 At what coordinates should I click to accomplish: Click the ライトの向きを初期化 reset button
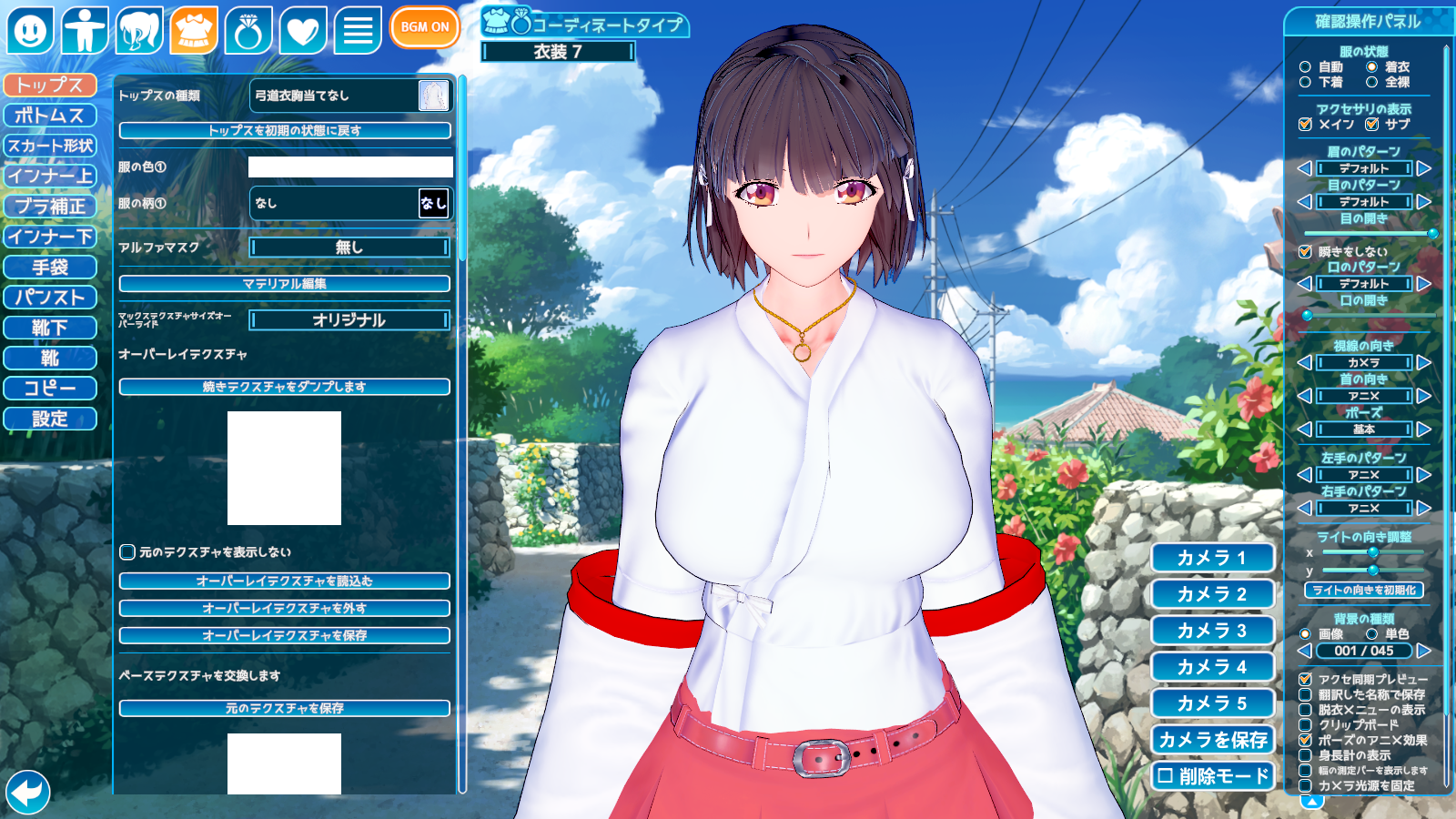click(1363, 591)
